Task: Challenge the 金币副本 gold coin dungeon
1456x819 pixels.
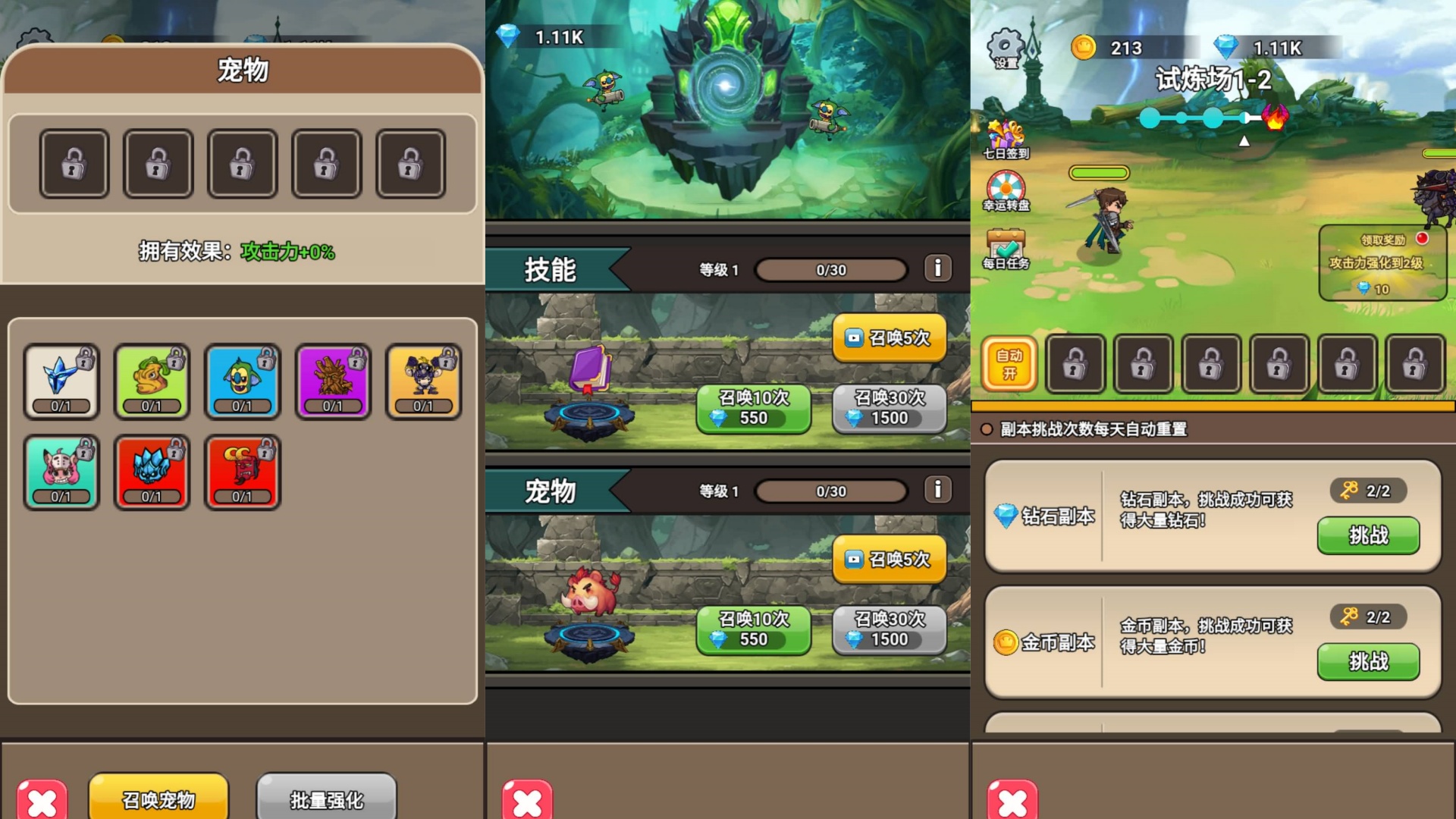Action: point(1367,662)
